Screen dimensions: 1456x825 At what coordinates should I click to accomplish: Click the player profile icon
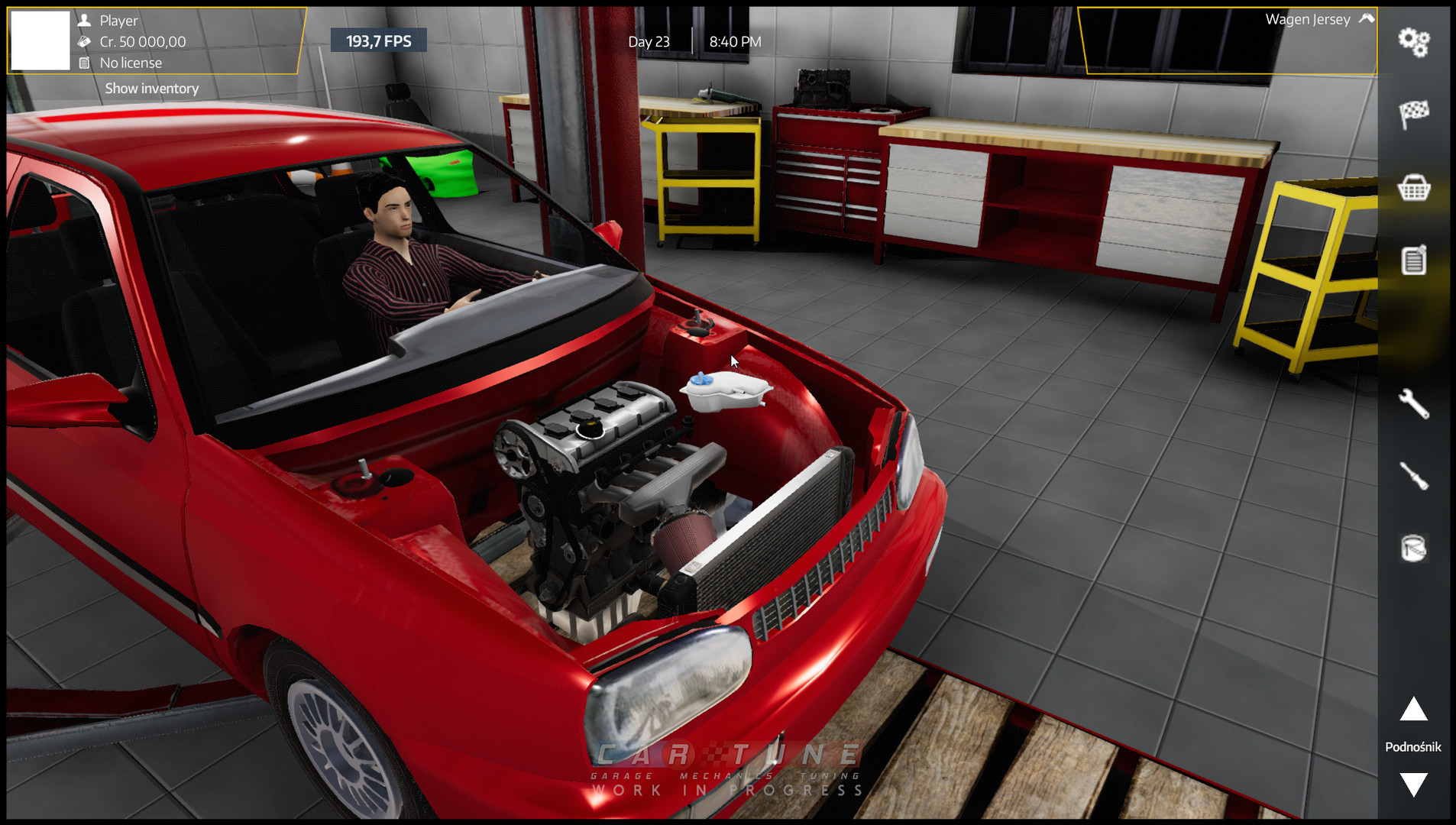[86, 21]
